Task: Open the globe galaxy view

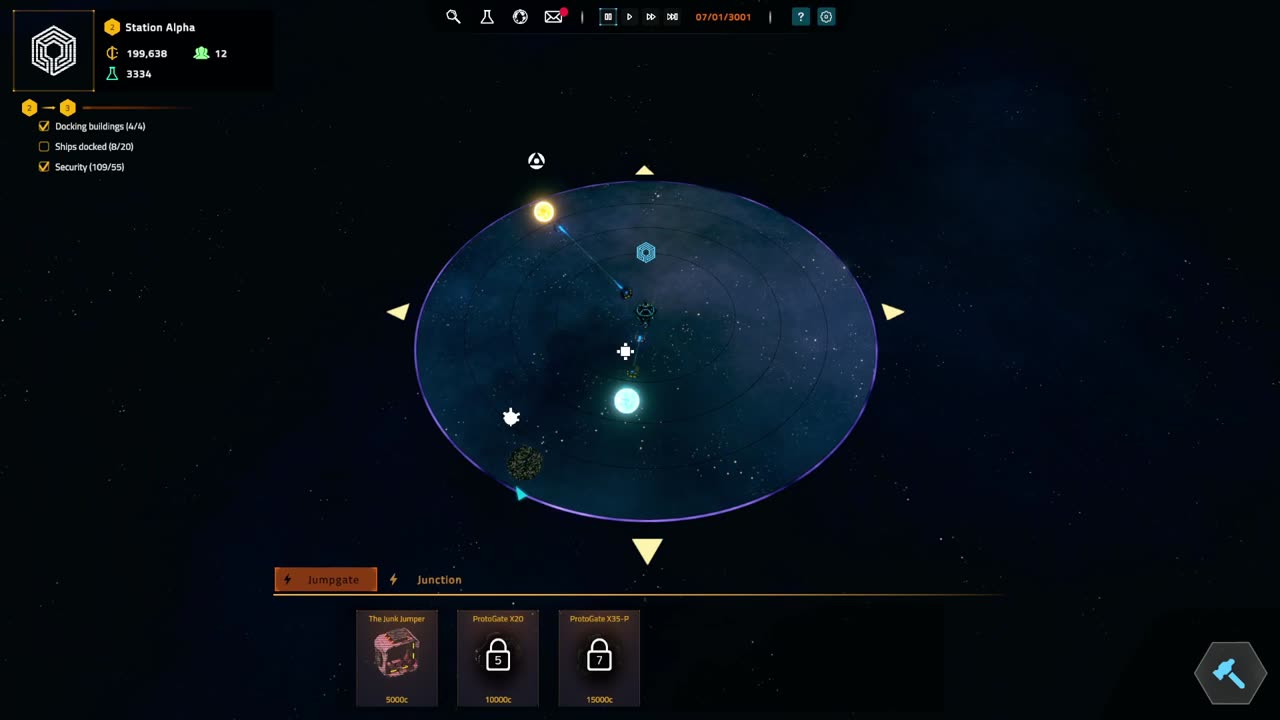Action: pyautogui.click(x=520, y=17)
